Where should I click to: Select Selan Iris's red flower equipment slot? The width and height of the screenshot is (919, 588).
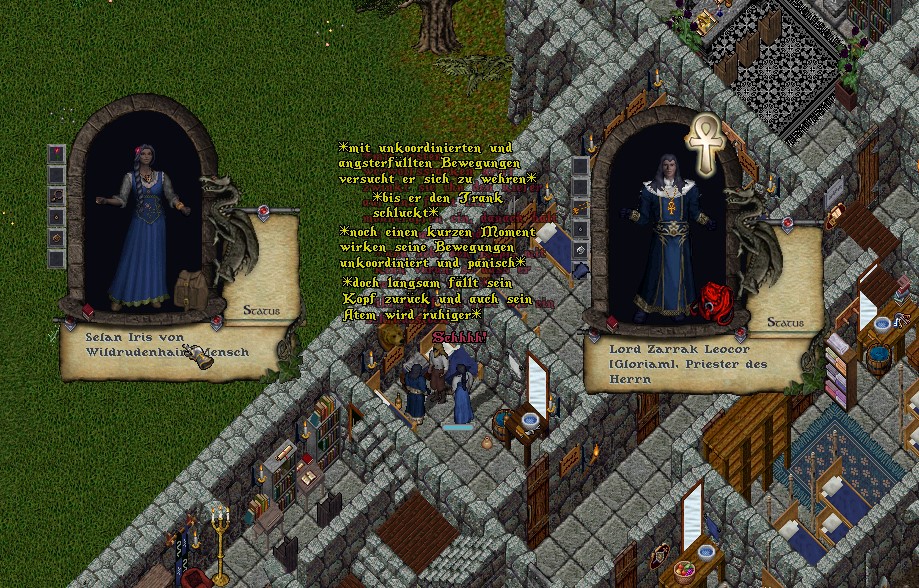[x=57, y=152]
